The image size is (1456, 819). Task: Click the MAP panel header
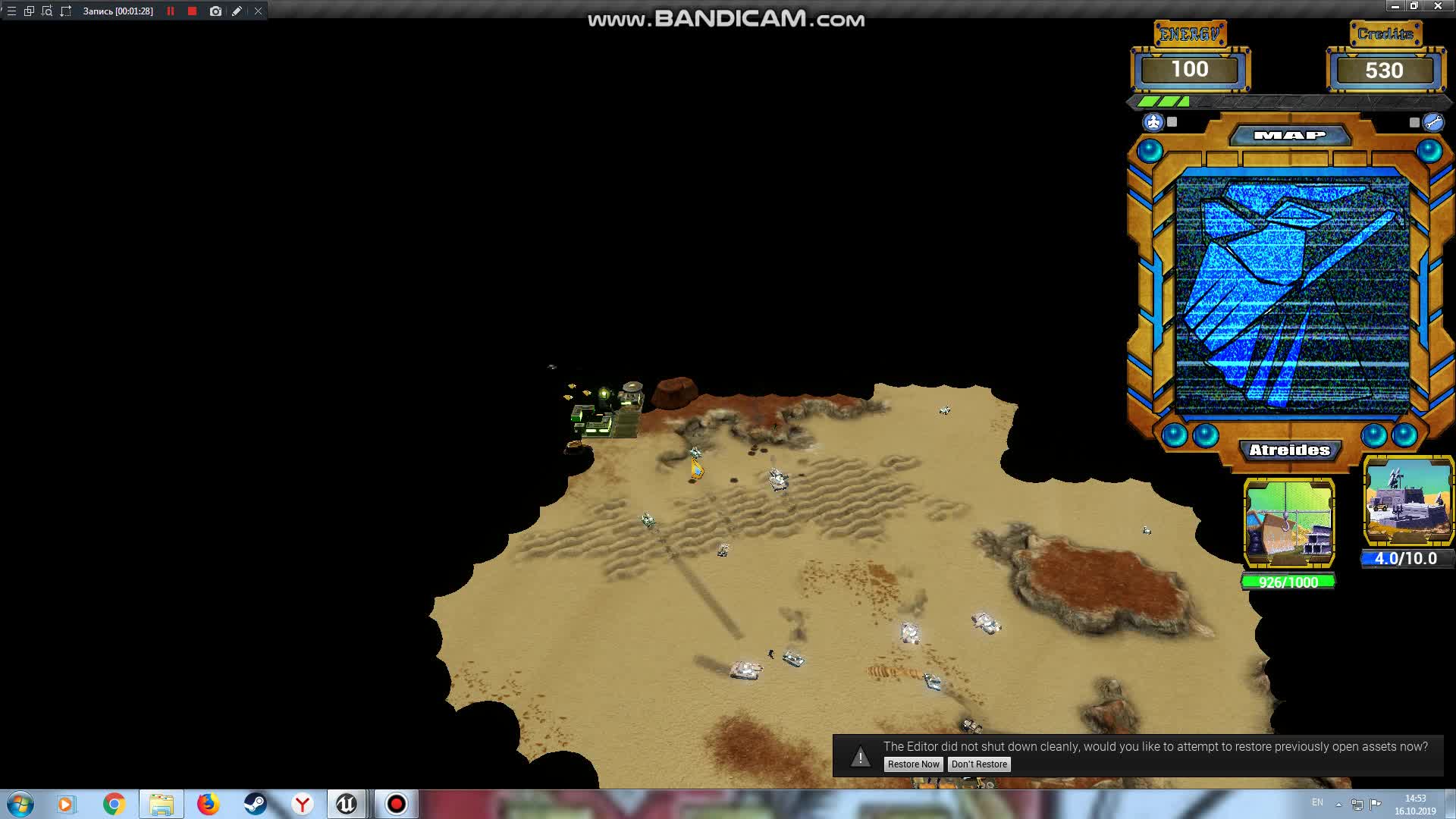tap(1289, 134)
